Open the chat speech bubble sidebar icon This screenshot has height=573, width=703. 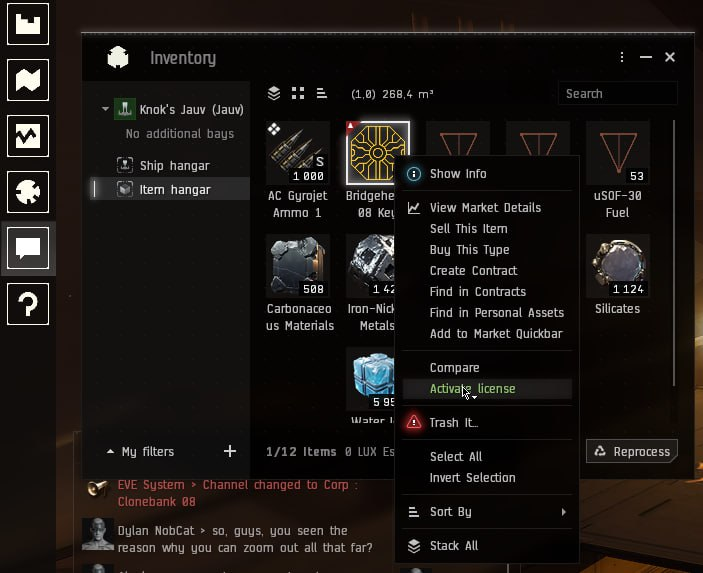(x=28, y=247)
